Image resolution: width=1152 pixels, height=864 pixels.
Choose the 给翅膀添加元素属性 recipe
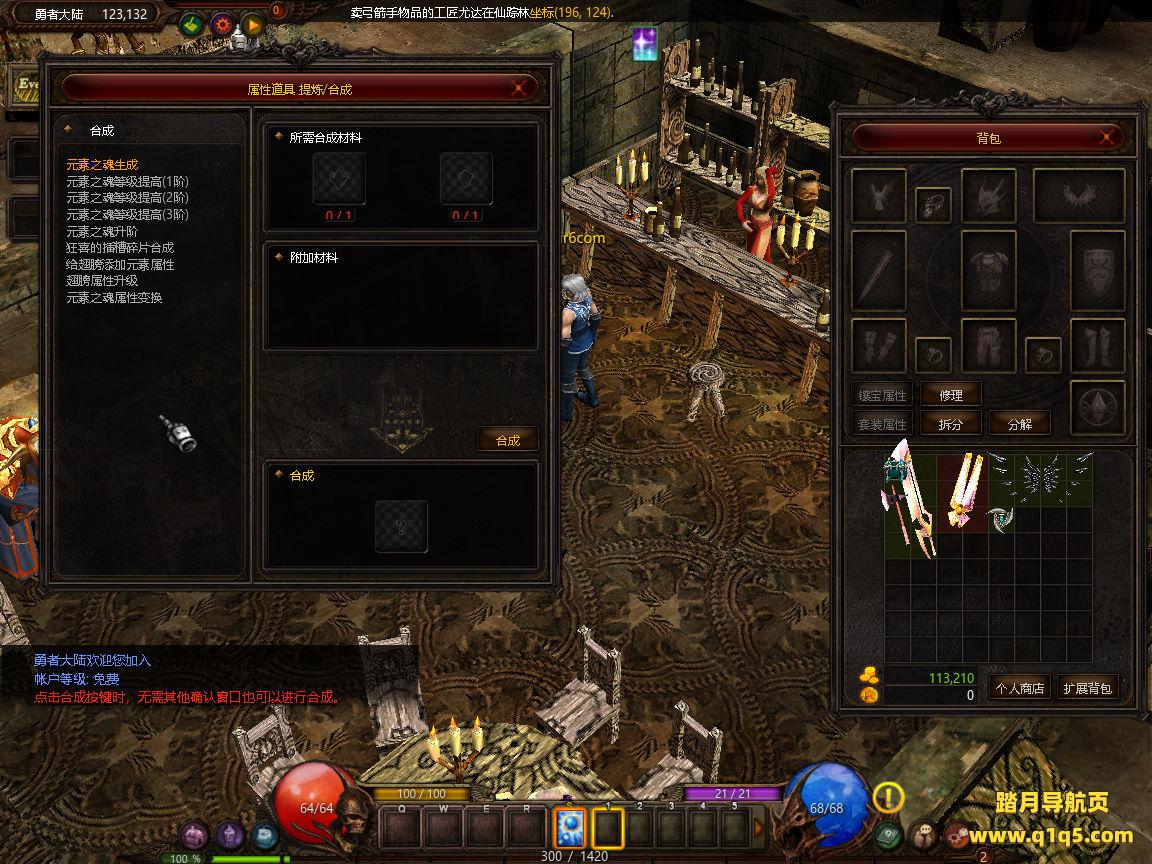(120, 265)
